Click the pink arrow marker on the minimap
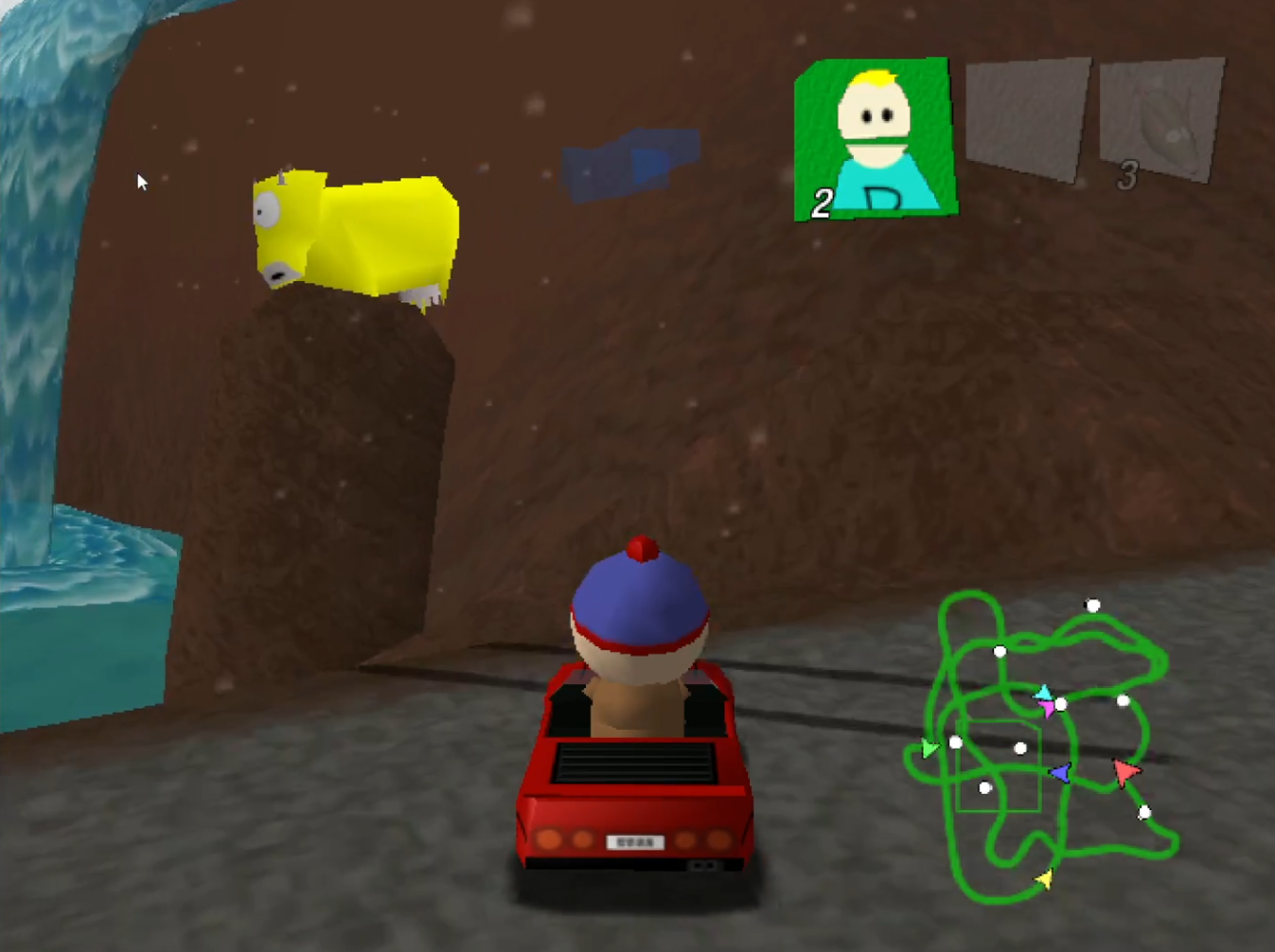 [x=1048, y=709]
